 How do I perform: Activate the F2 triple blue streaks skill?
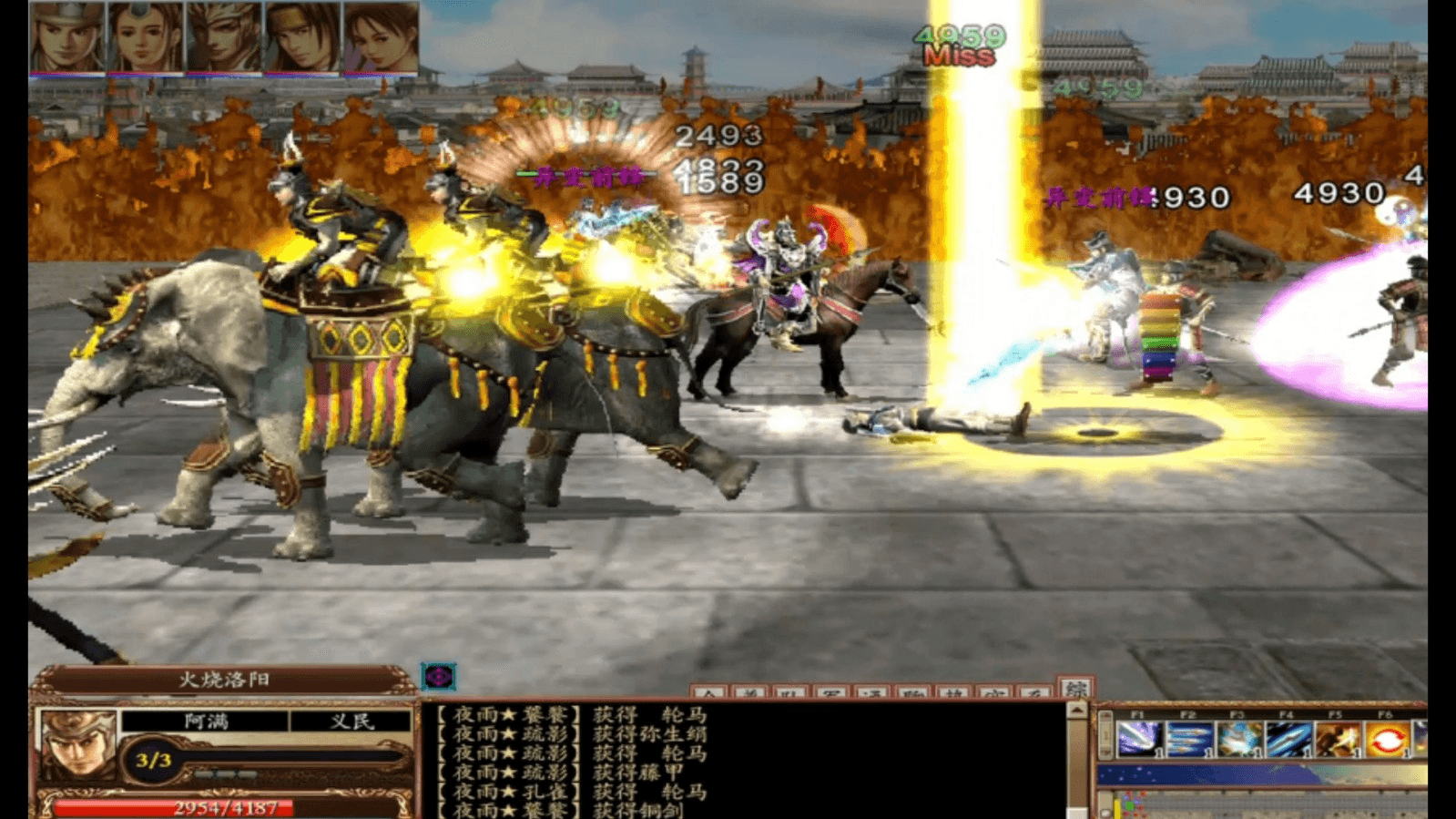click(x=1188, y=739)
